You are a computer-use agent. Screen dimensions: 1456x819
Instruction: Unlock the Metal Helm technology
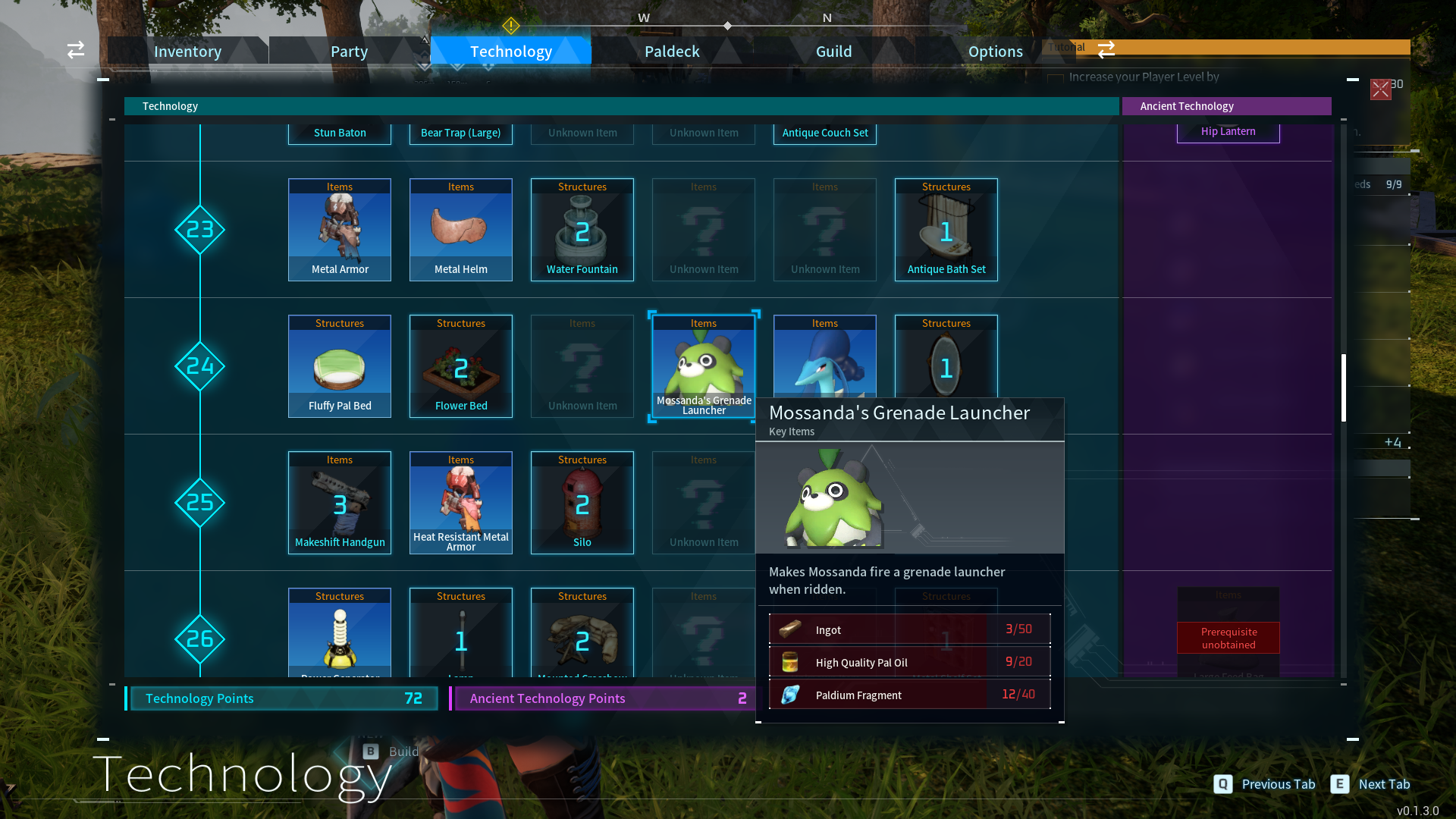[460, 229]
